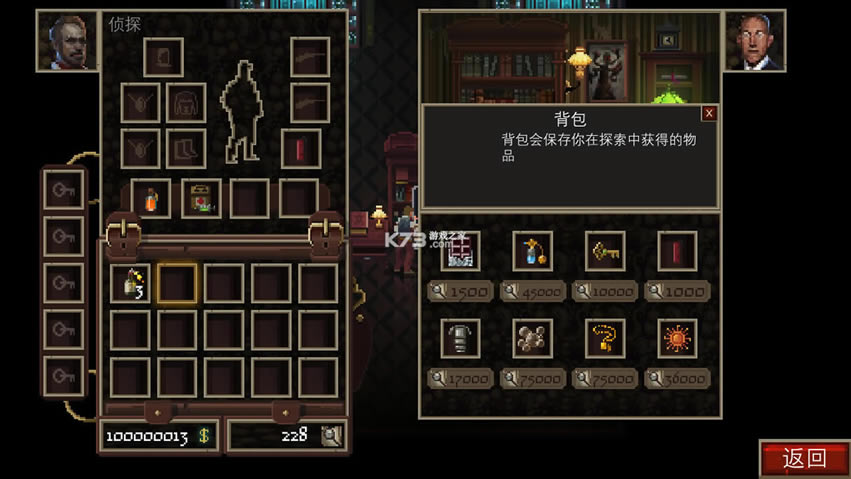Select the orange potion quick slot
Screen dimensions: 851x479
pos(151,198)
